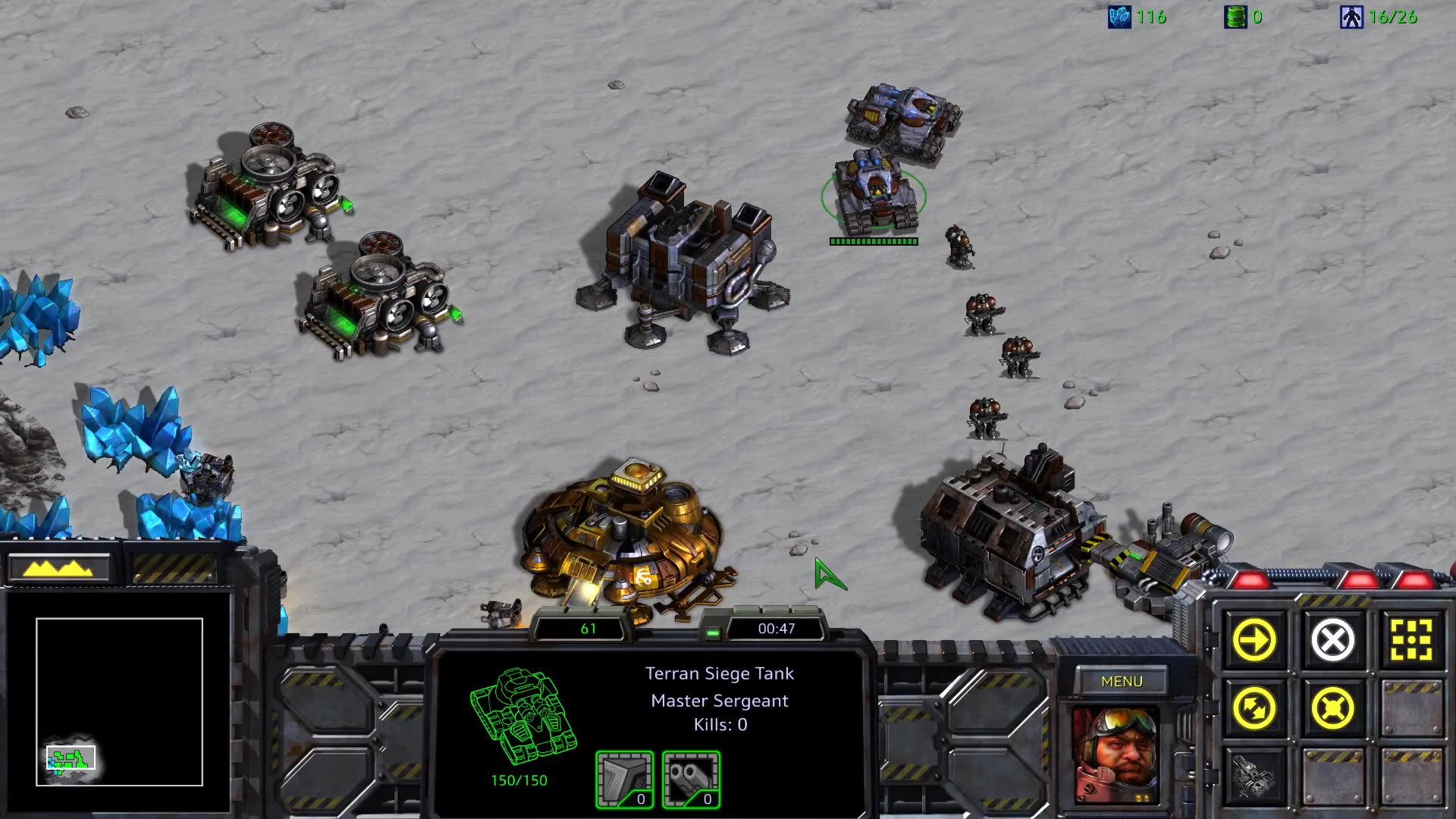1456x819 pixels.
Task: Click the greyed Siege Mode tank icon
Action: 1254,776
